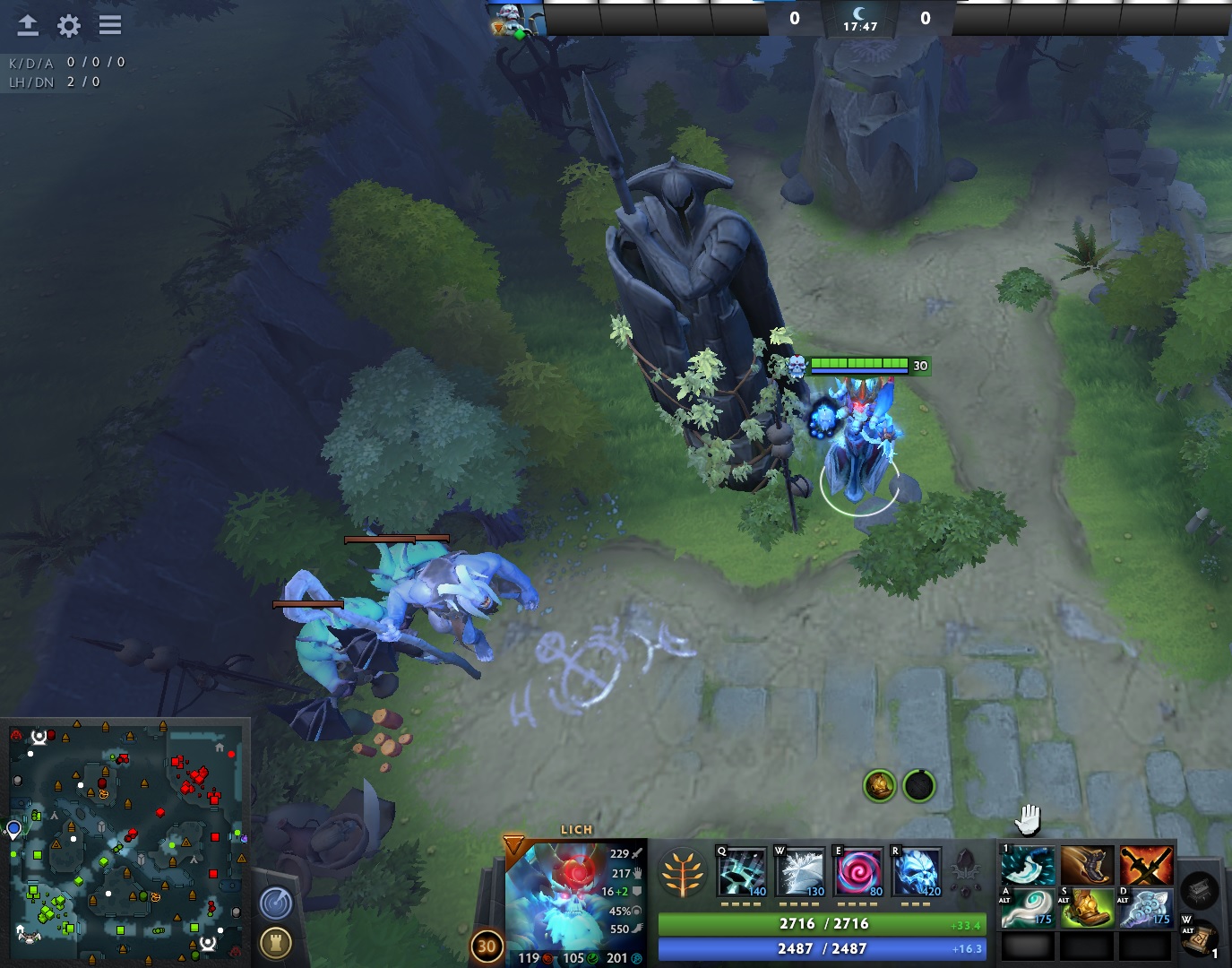Use the frosty blue staff item
This screenshot has width=1232, height=968.
(x=1146, y=908)
